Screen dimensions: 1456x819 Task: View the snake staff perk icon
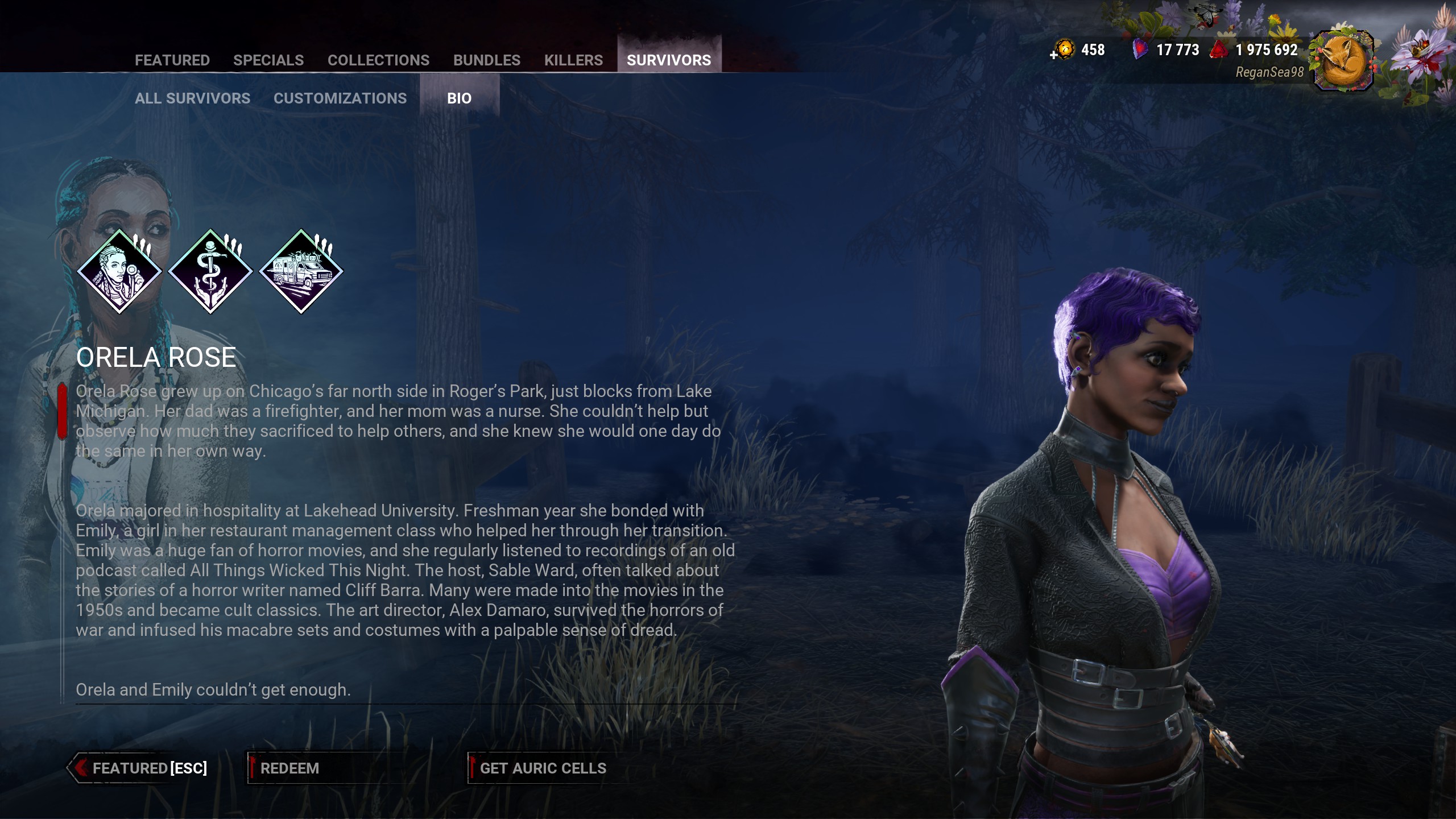(x=210, y=271)
